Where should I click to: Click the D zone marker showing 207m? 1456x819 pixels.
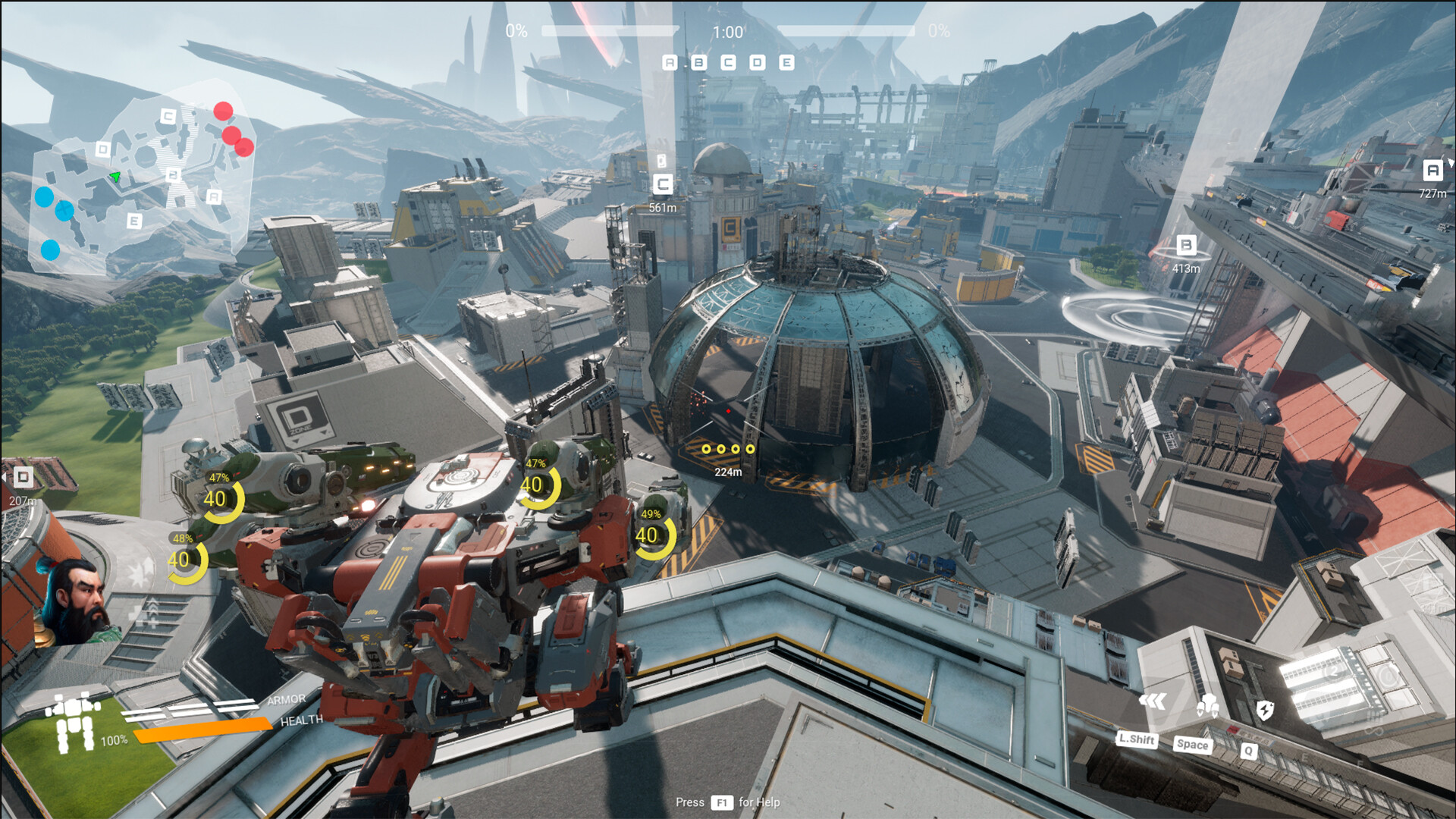coord(23,478)
